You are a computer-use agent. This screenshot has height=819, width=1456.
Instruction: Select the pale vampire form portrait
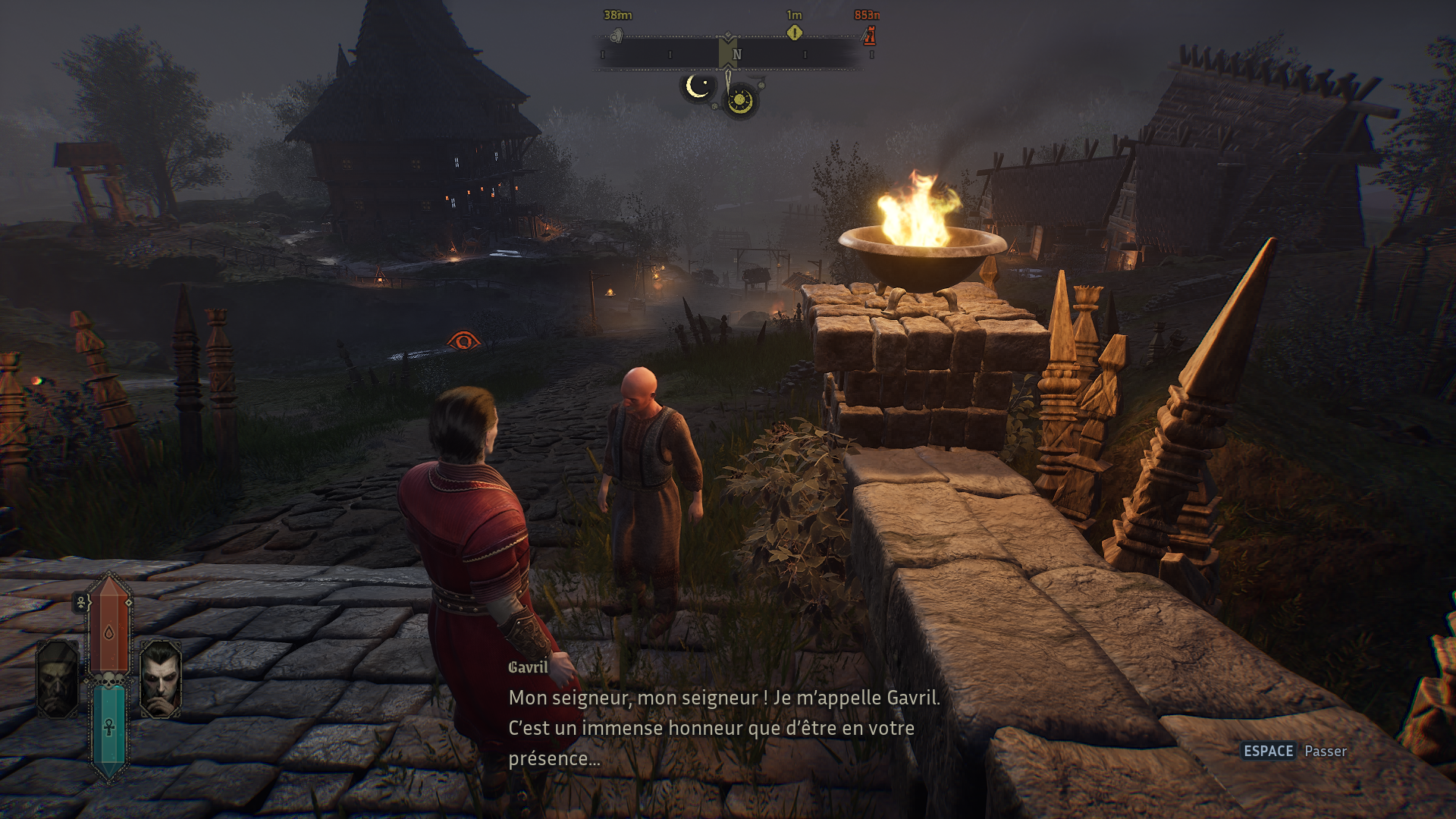coord(161,679)
